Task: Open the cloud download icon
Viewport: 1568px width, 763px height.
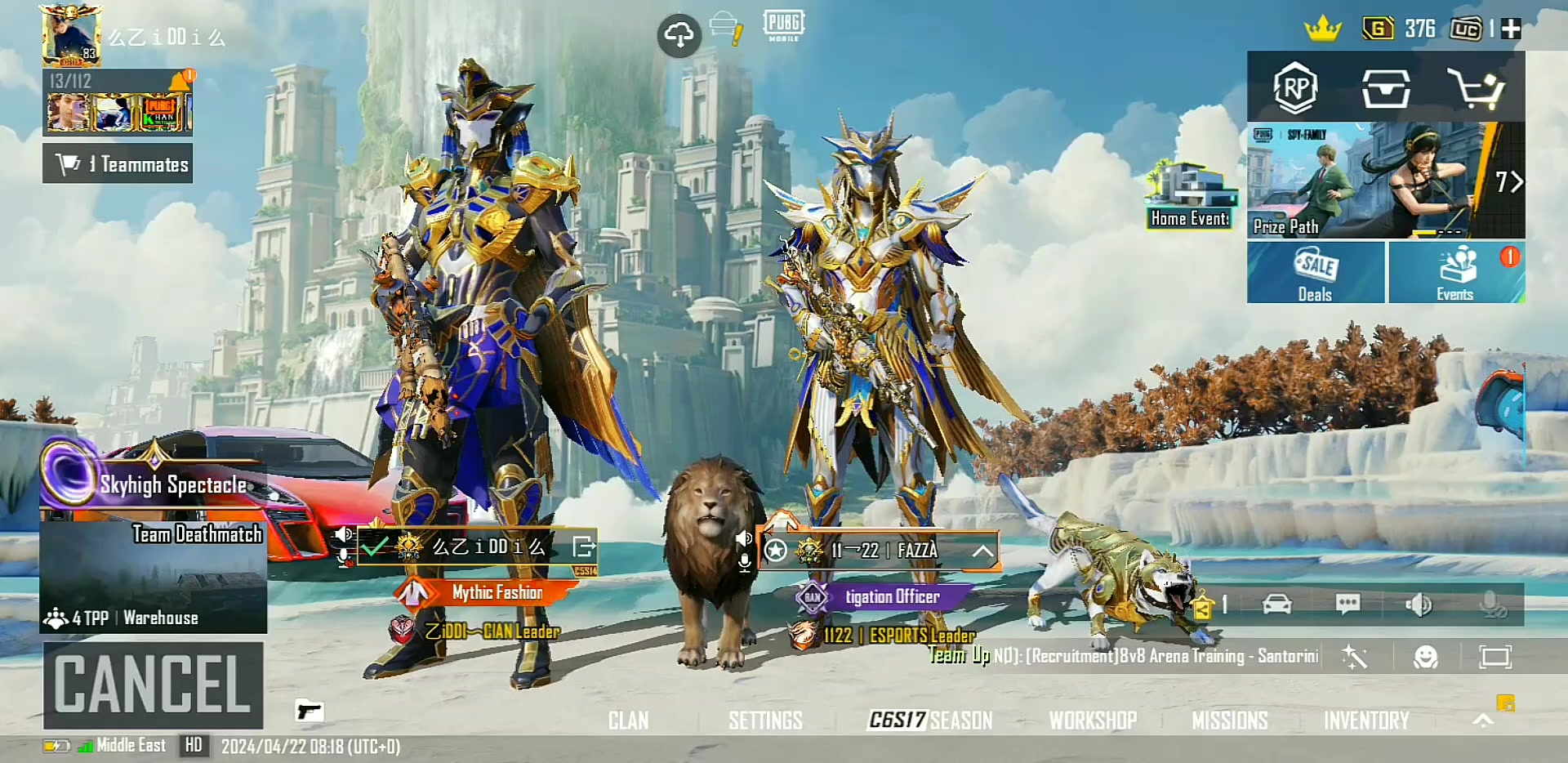Action: 679,35
